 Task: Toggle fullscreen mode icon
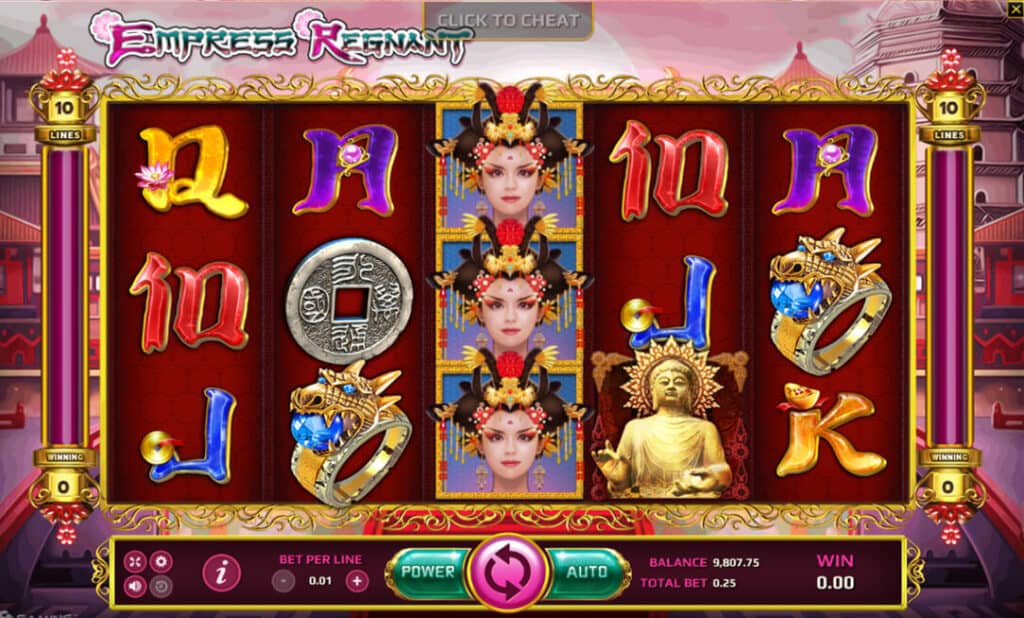(135, 561)
